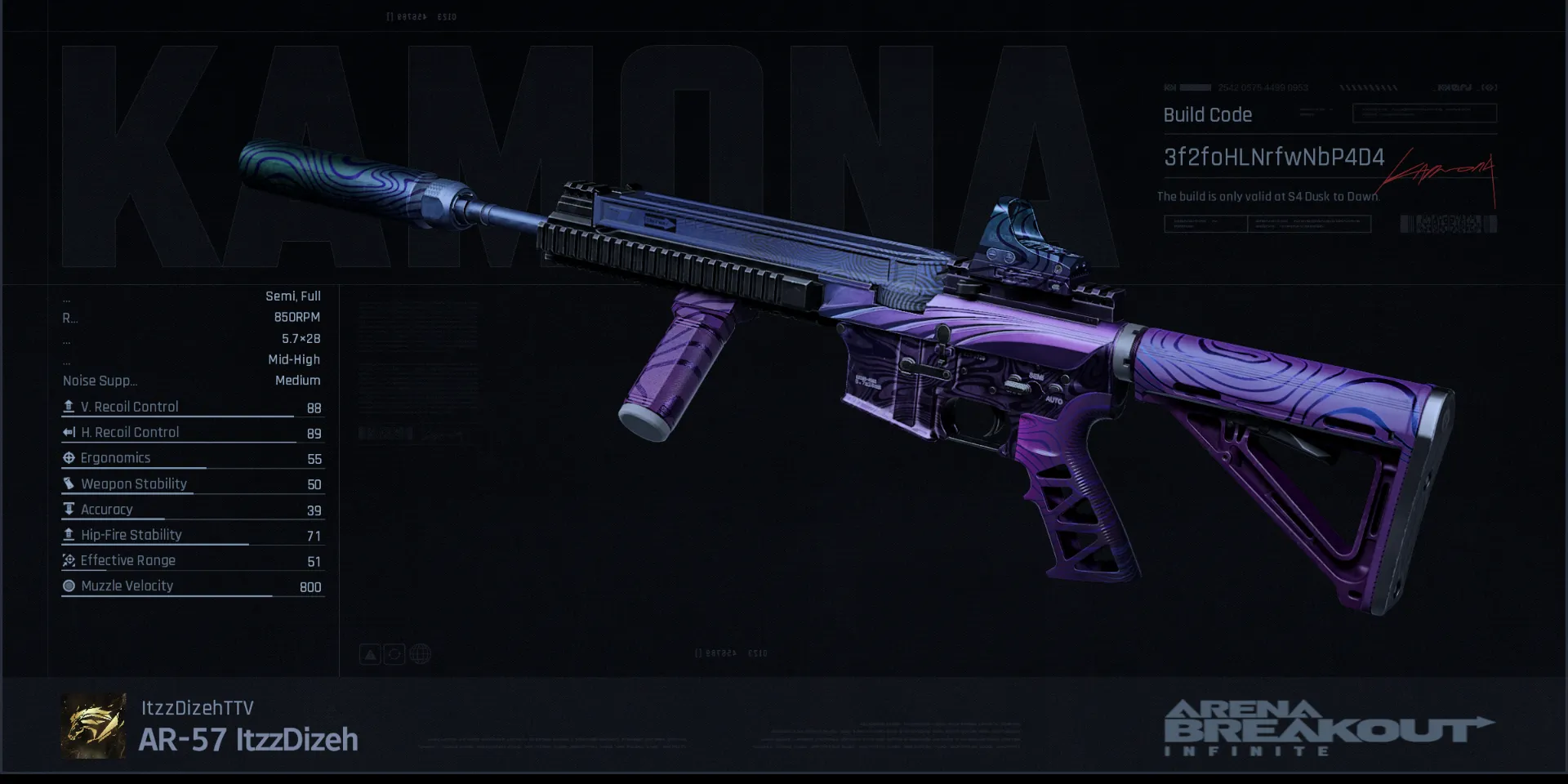The width and height of the screenshot is (1568, 784).
Task: Click the Muzzle Velocity icon
Action: 69,586
